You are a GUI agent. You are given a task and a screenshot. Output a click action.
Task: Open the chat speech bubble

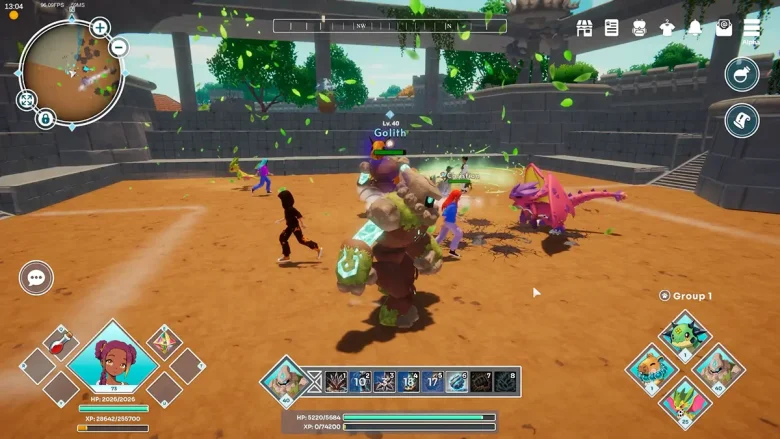tap(37, 278)
